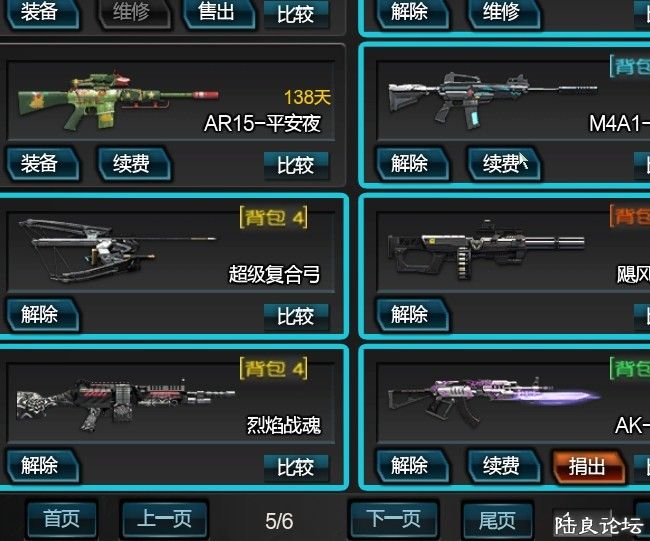
Task: Jump to last page with 尾页
Action: tap(497, 520)
